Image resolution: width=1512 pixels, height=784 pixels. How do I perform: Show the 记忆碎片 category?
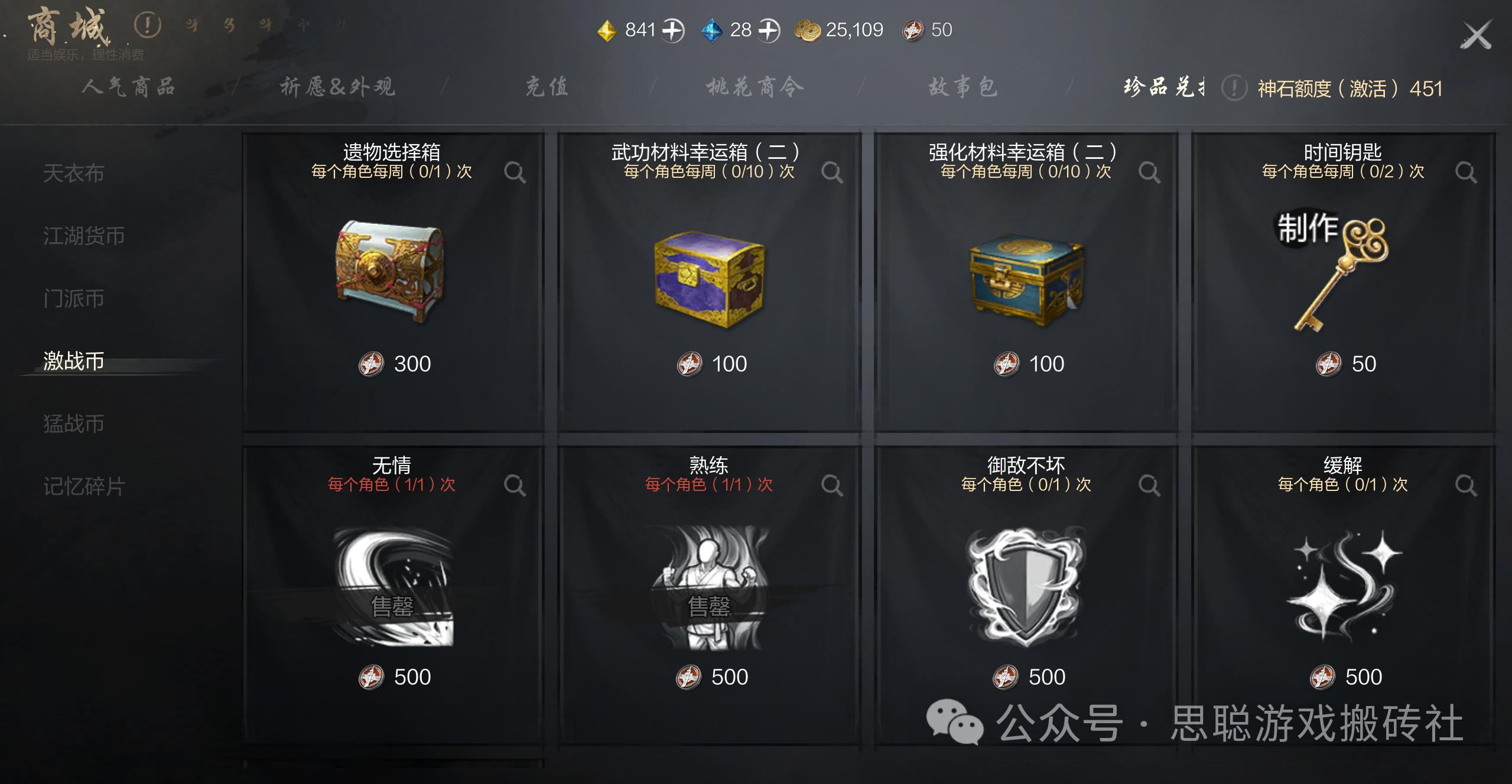(x=84, y=486)
